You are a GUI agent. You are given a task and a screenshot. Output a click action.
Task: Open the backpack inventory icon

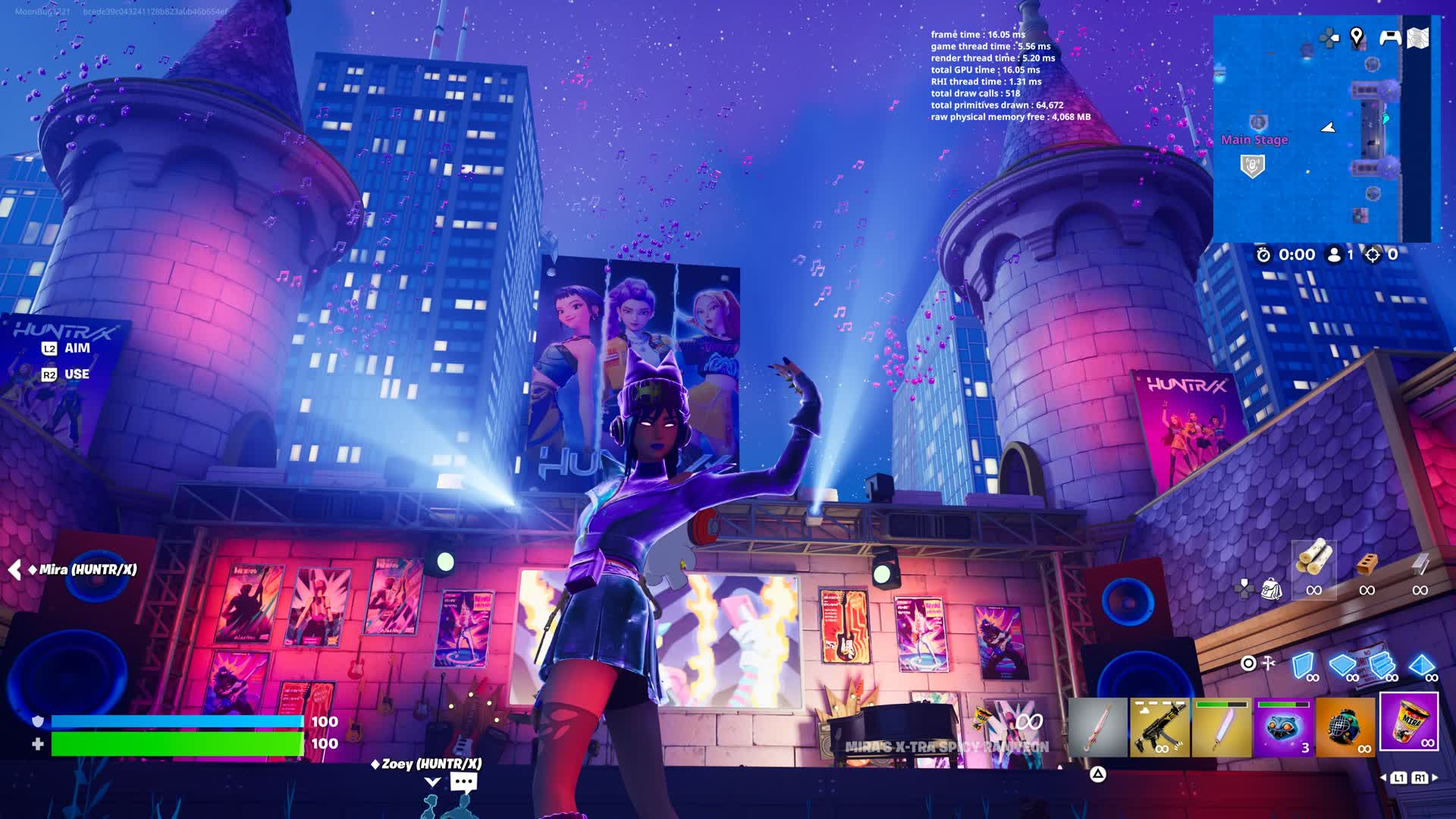(x=1271, y=587)
